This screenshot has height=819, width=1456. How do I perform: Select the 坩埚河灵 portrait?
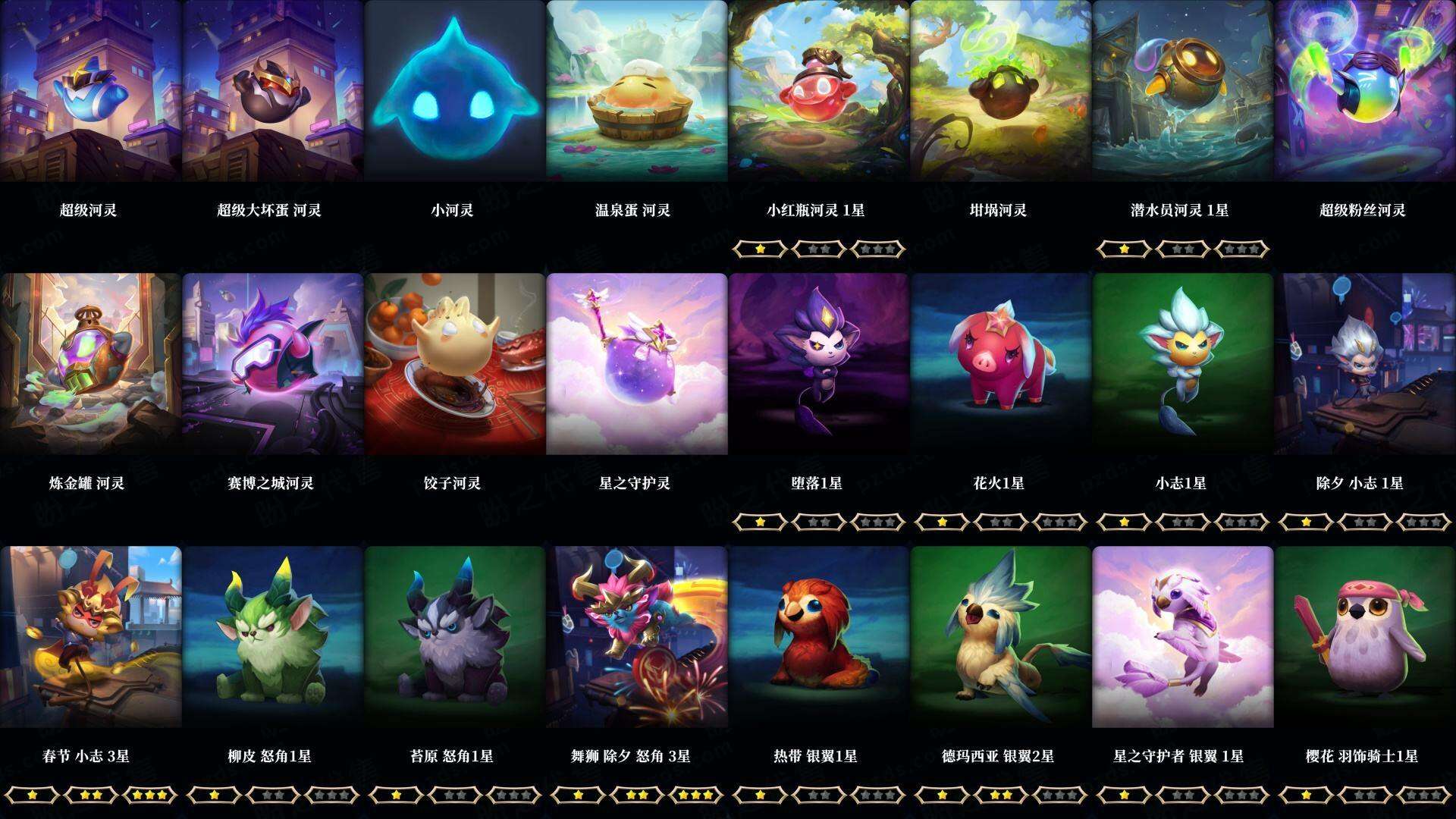point(1001,91)
